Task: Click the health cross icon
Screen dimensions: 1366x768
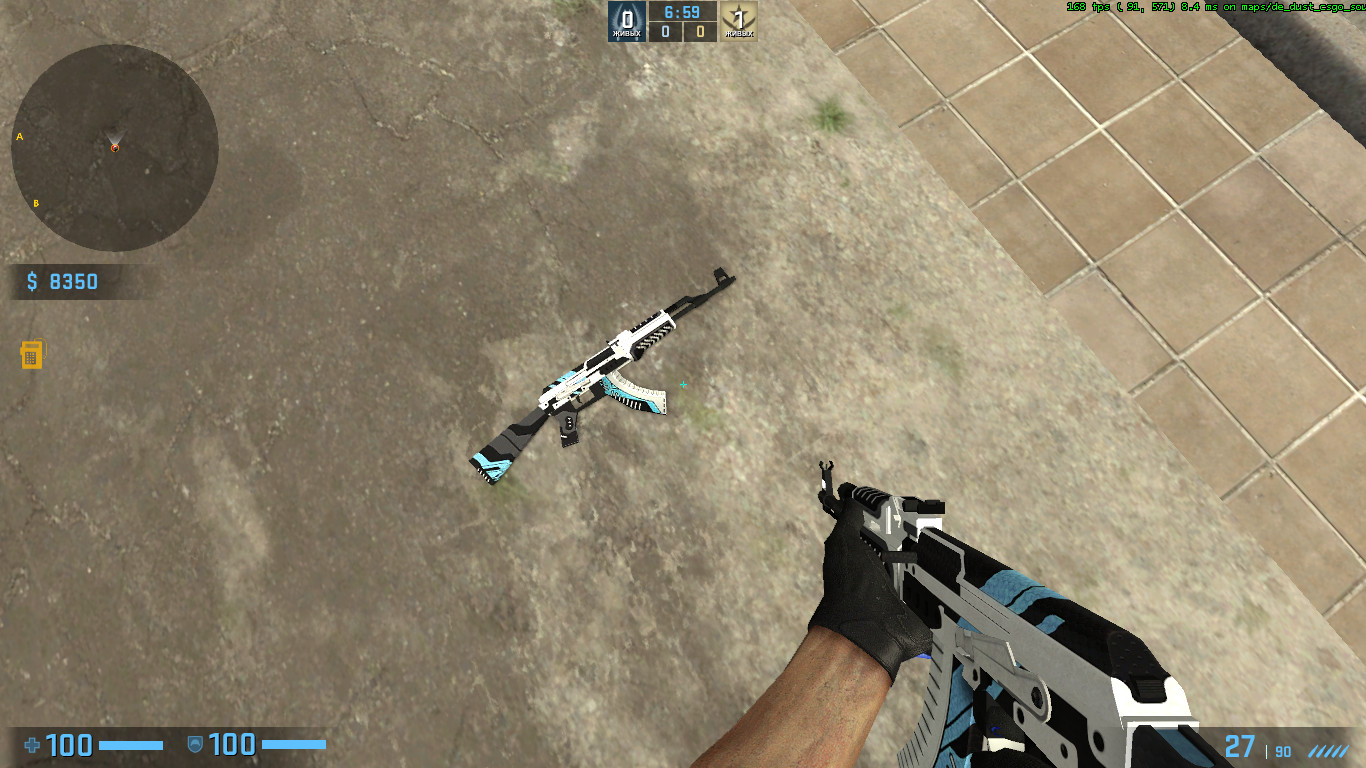Action: click(32, 745)
